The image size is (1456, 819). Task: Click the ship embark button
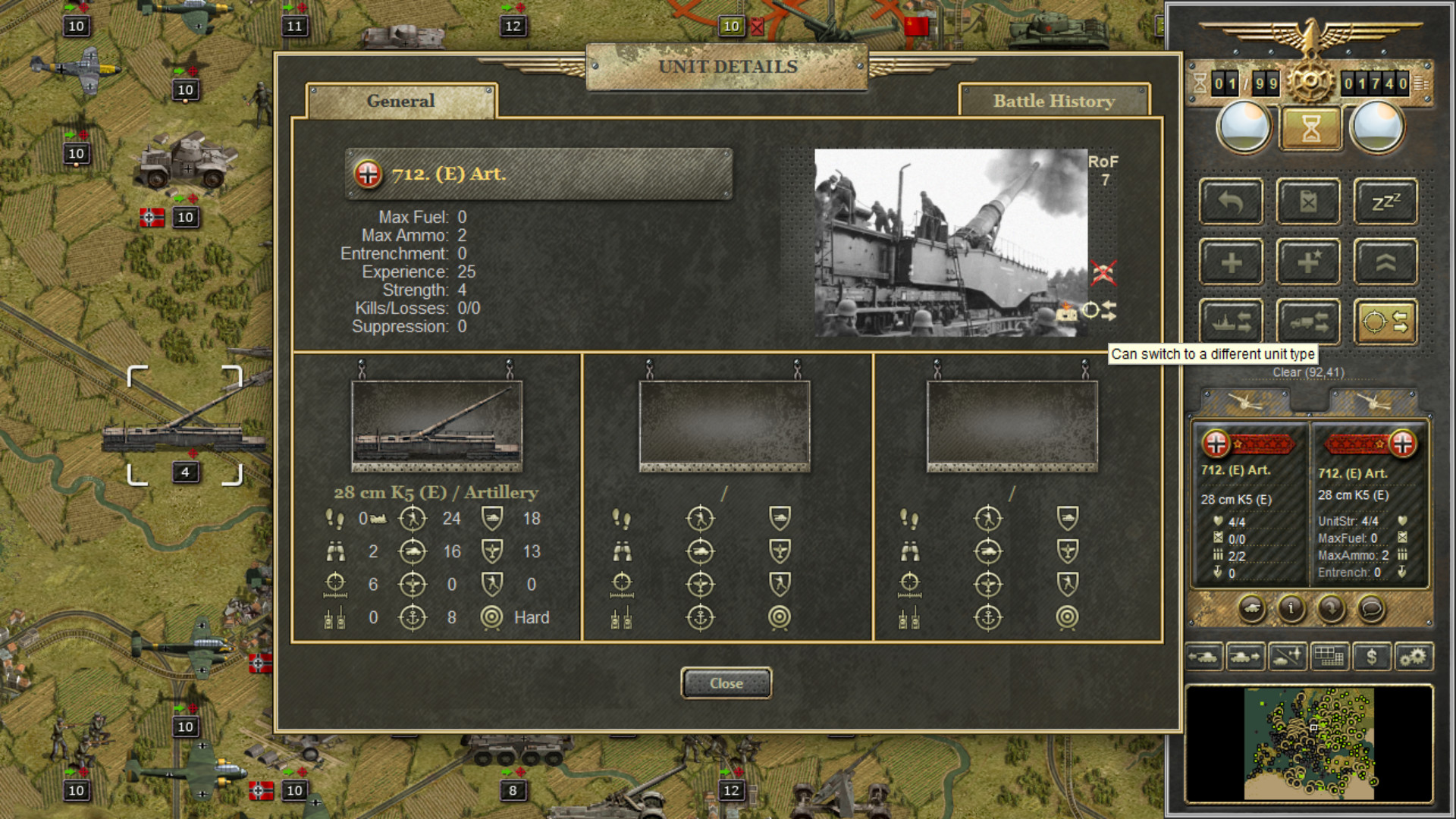pyautogui.click(x=1231, y=322)
